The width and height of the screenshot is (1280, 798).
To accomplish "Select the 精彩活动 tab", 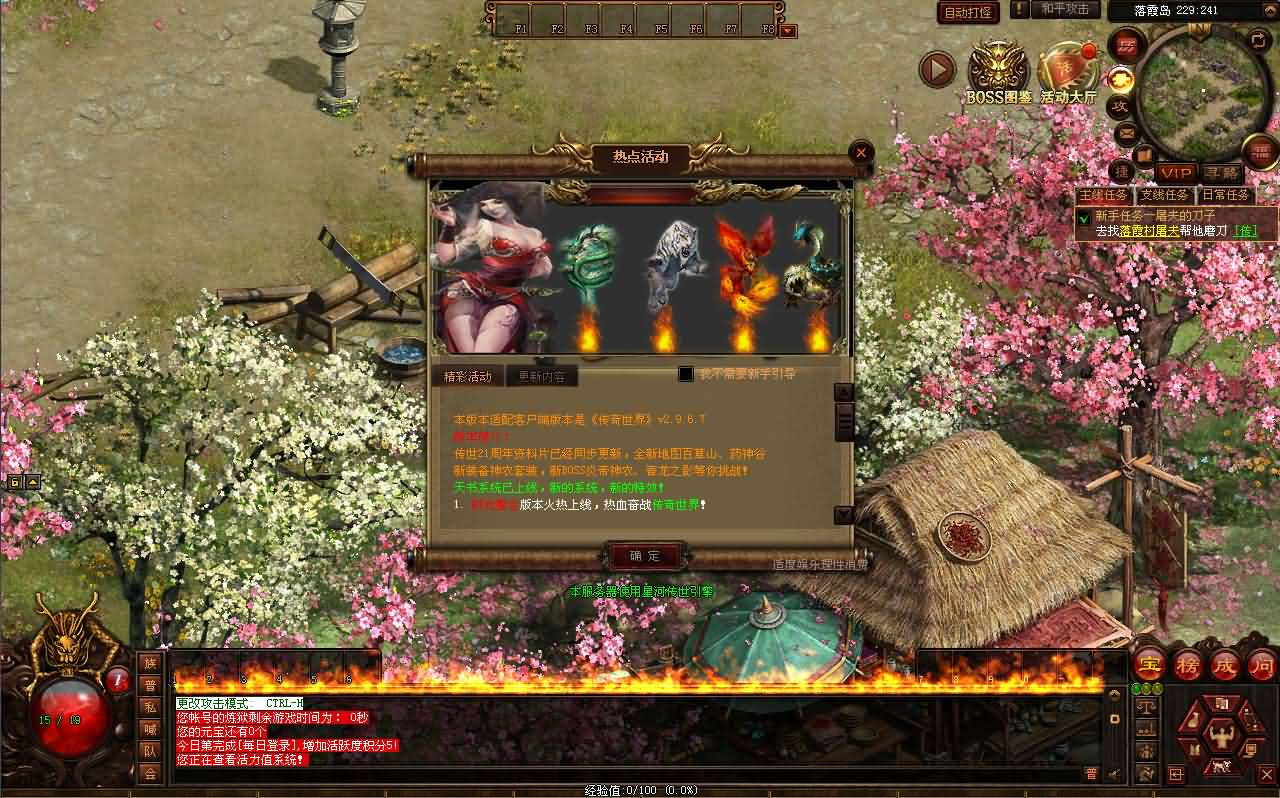I will tap(468, 377).
